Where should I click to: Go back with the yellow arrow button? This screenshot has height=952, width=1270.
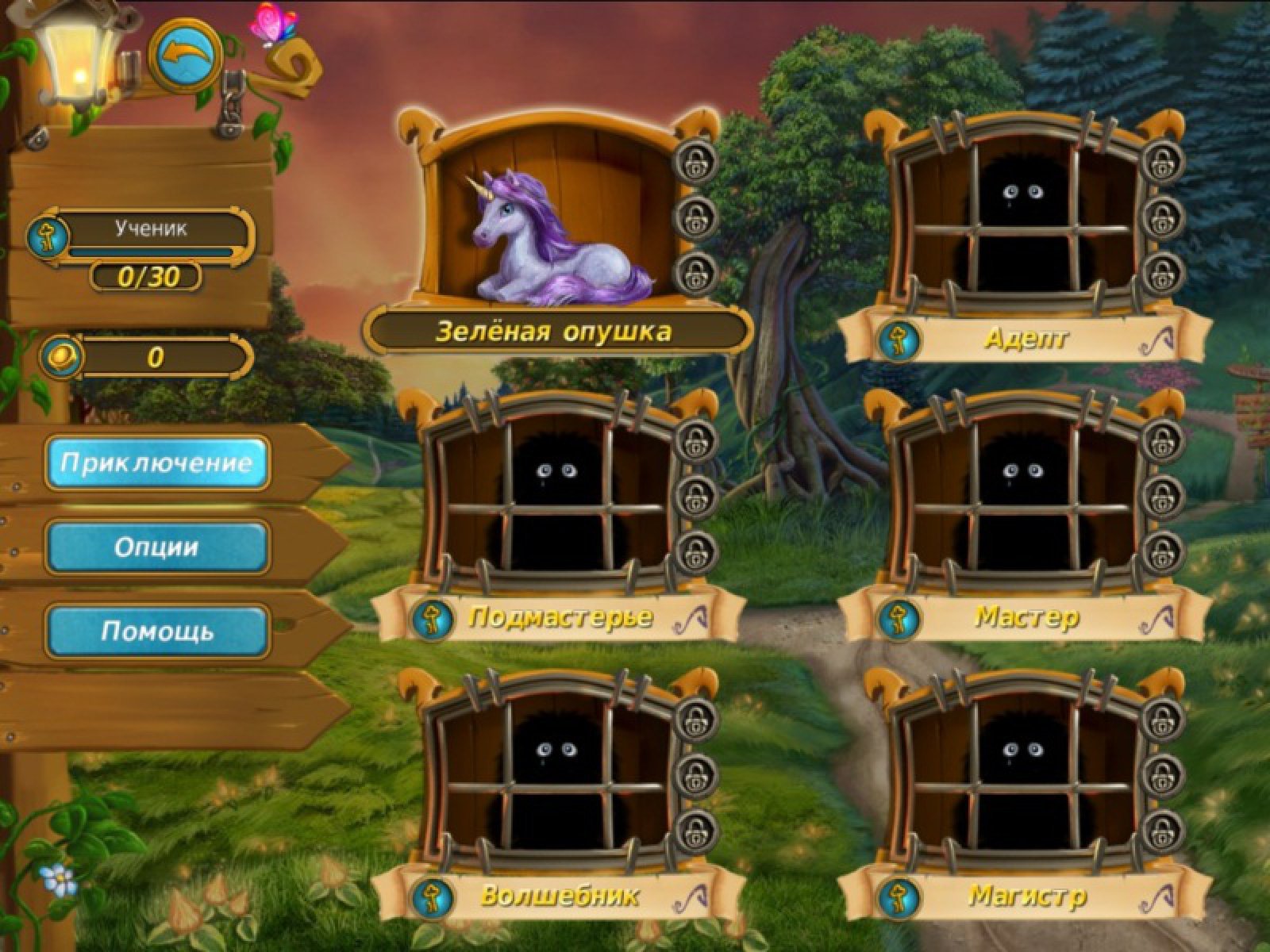pos(187,55)
